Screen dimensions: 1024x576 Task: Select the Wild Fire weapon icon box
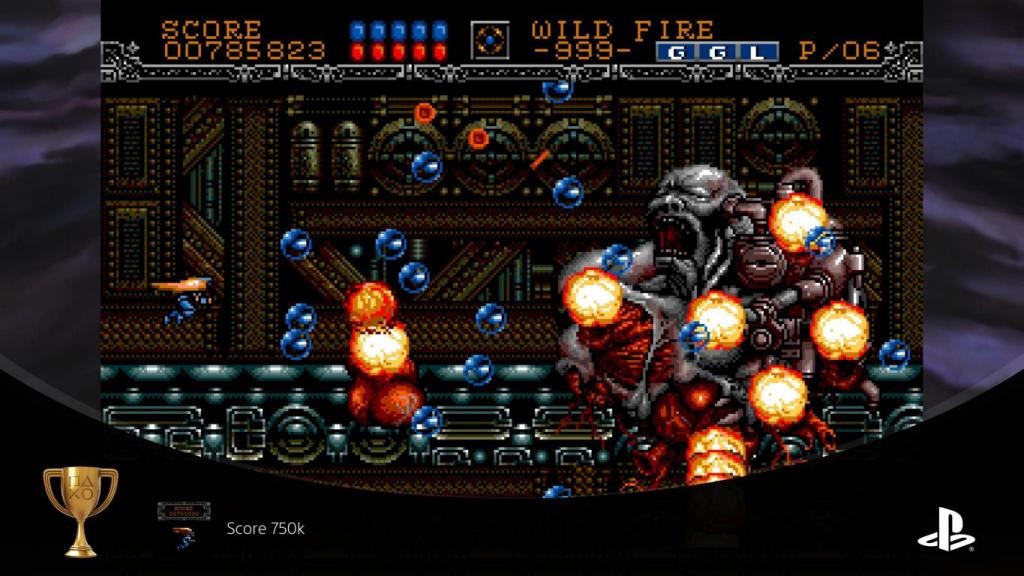point(491,40)
